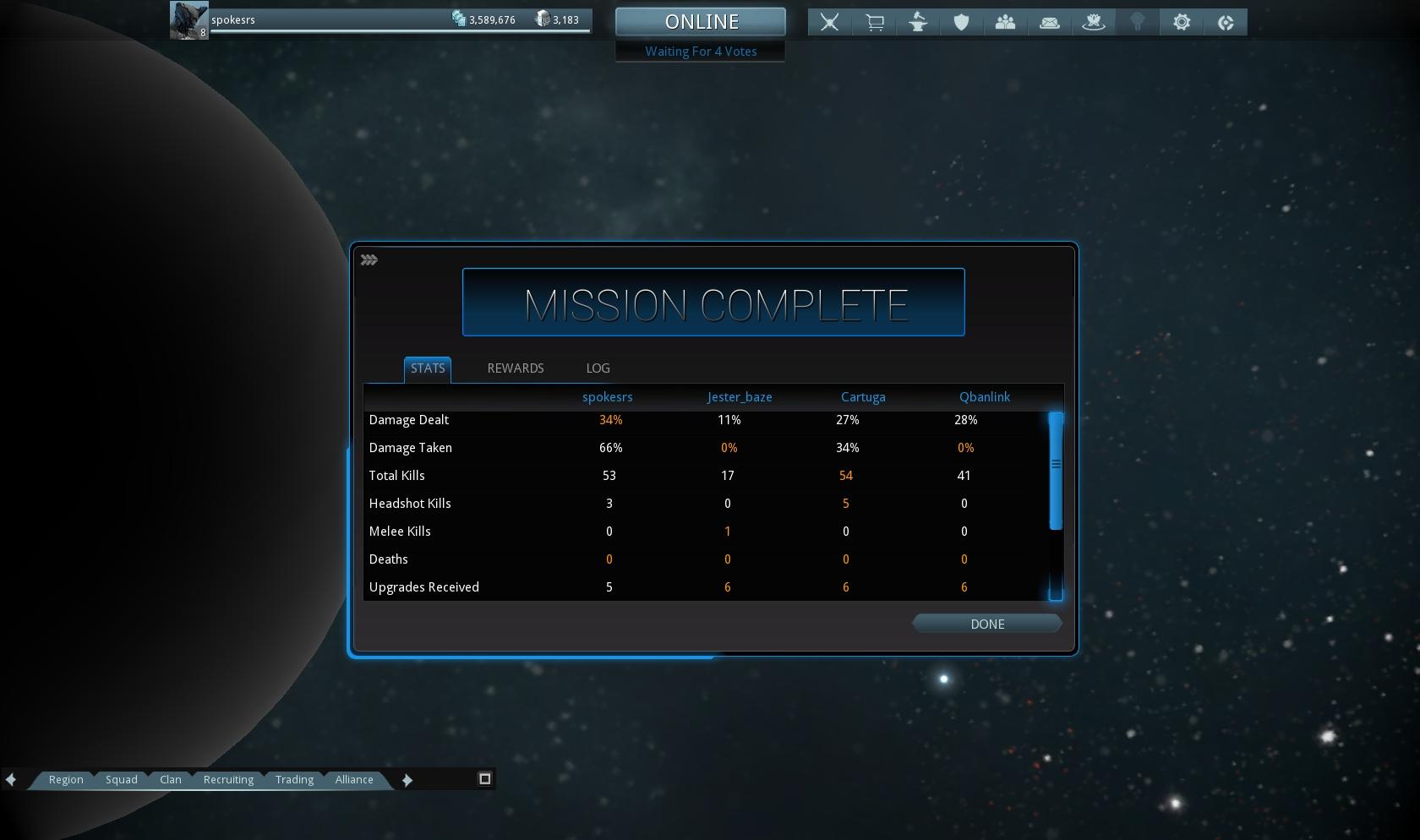Image resolution: width=1420 pixels, height=840 pixels.
Task: Open the gear settings icon
Action: pos(1182,23)
